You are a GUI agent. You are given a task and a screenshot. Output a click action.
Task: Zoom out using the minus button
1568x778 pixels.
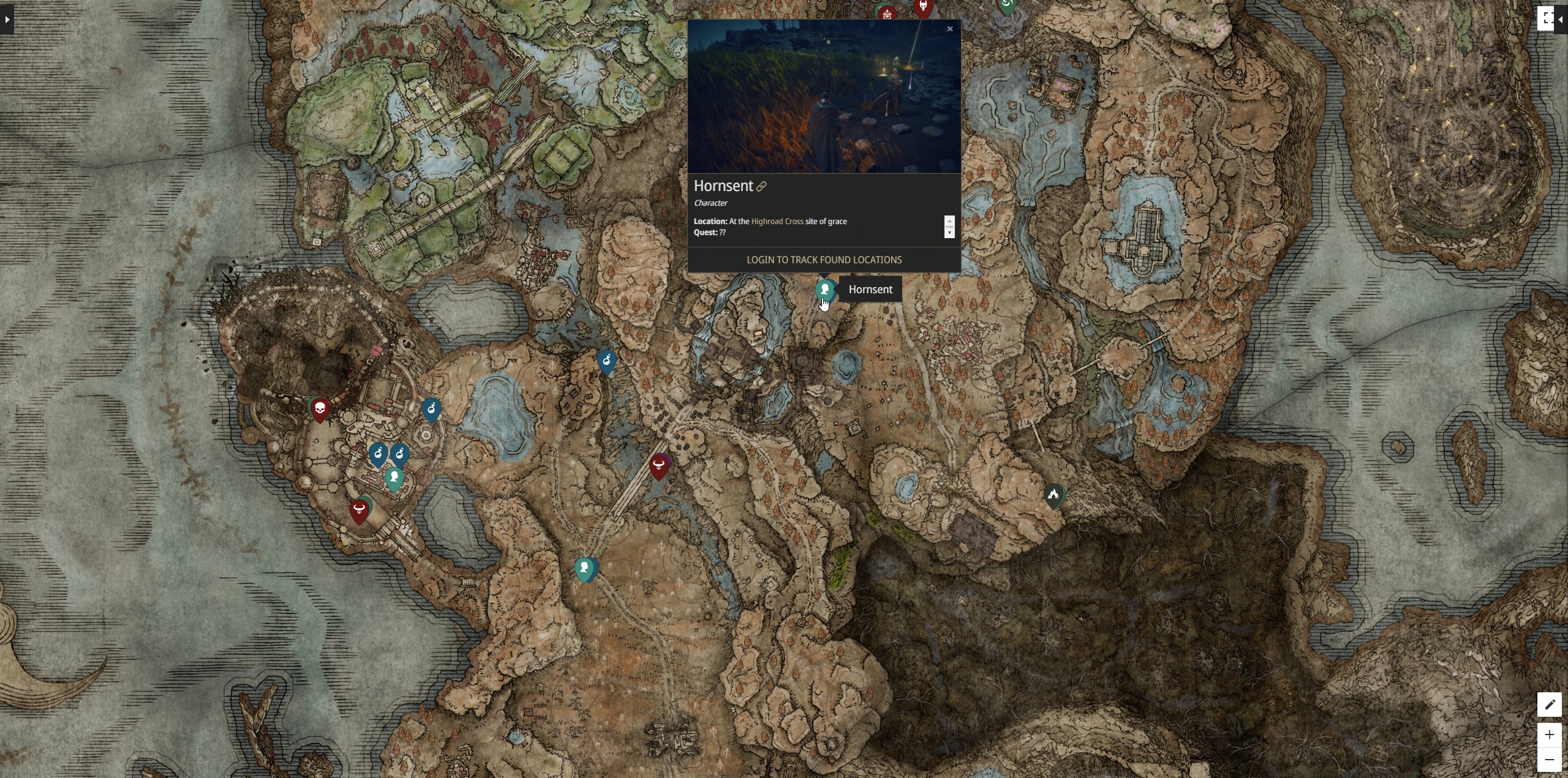pyautogui.click(x=1550, y=759)
